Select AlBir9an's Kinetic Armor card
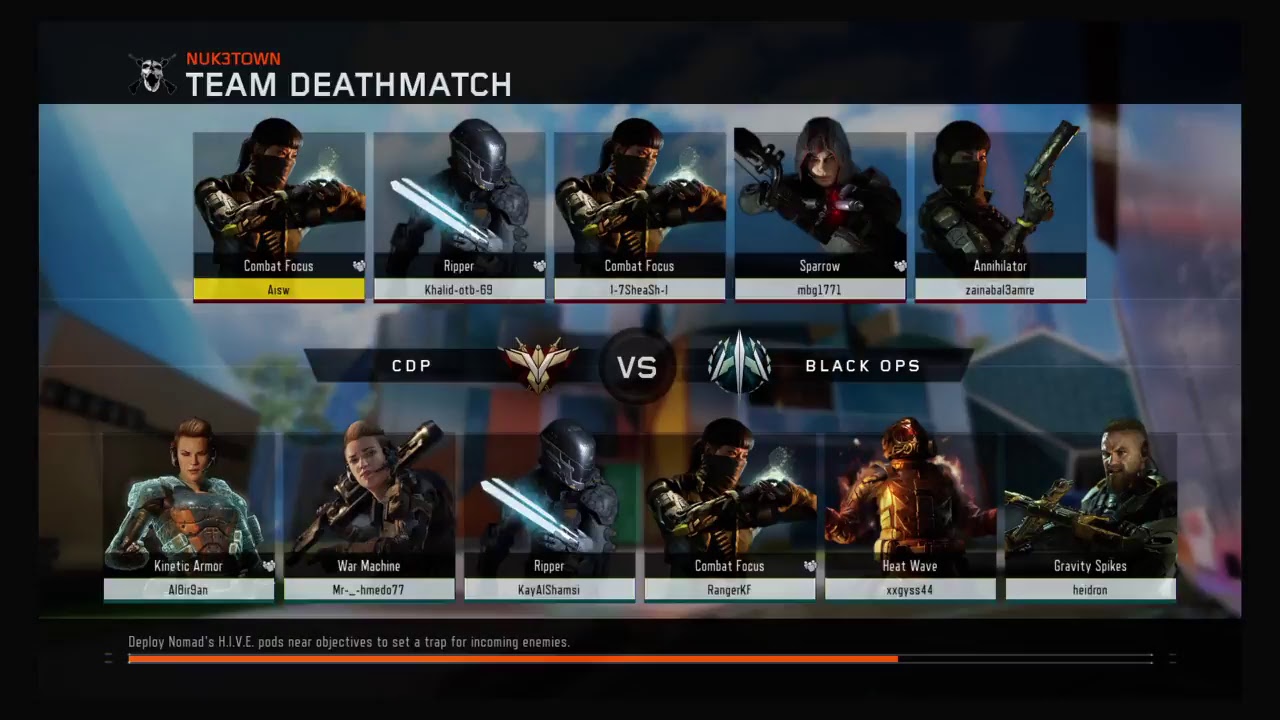Screen dimensions: 1280x720 tap(189, 515)
